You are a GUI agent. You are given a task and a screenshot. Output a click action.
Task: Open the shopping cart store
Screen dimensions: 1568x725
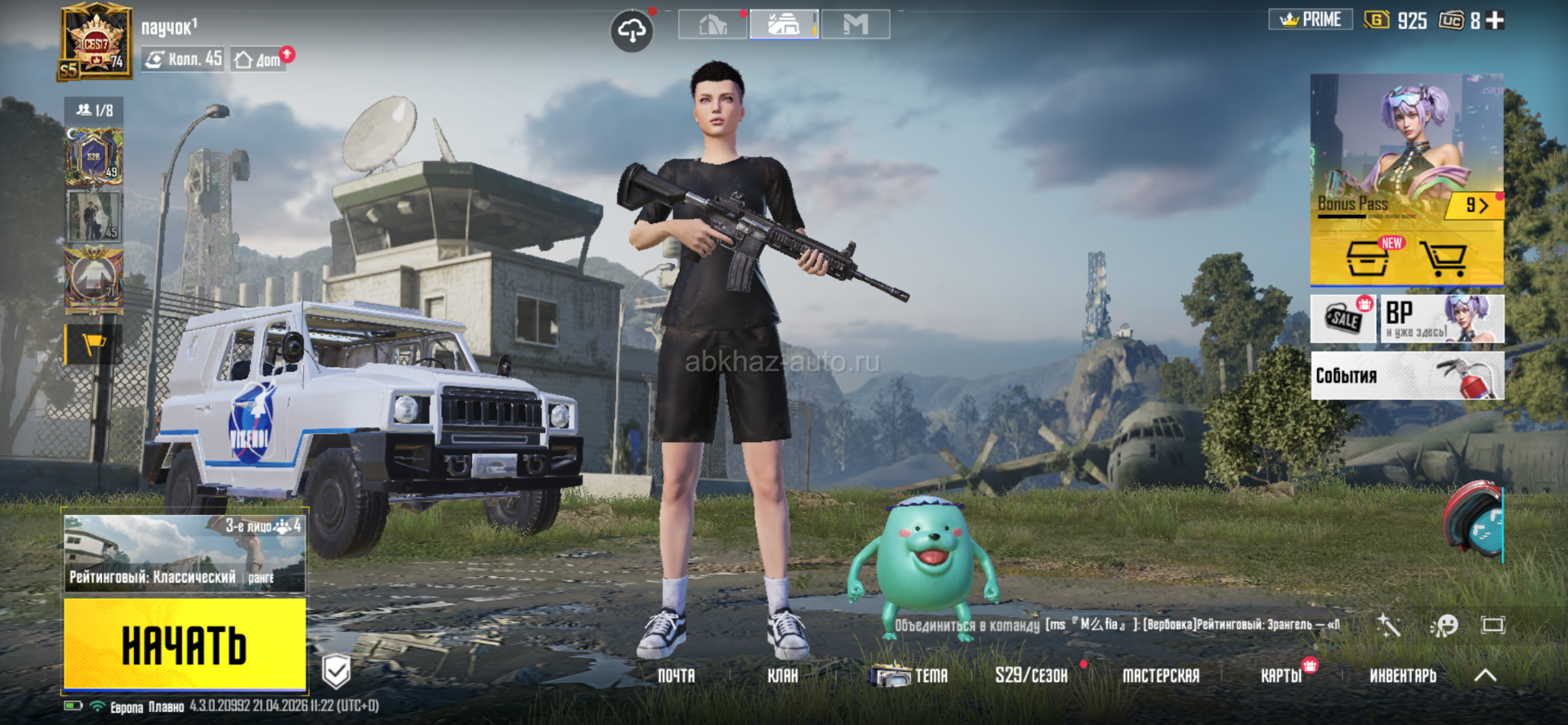(x=1443, y=259)
